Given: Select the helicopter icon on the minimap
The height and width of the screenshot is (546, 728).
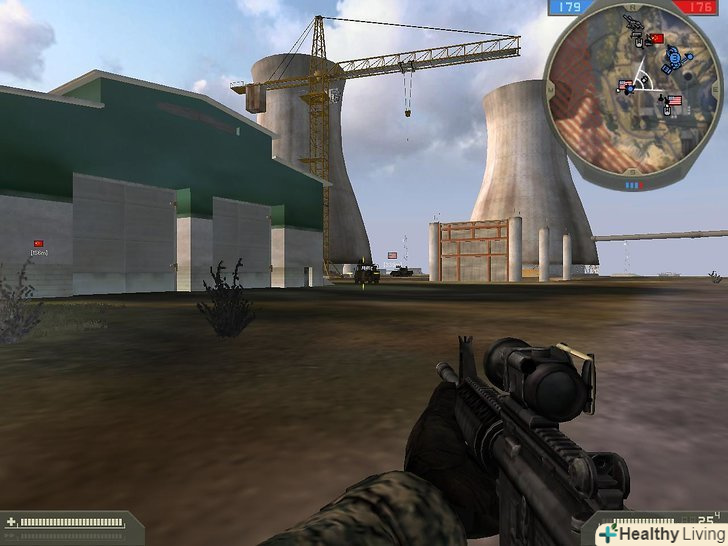Looking at the screenshot, I should click(x=634, y=20).
